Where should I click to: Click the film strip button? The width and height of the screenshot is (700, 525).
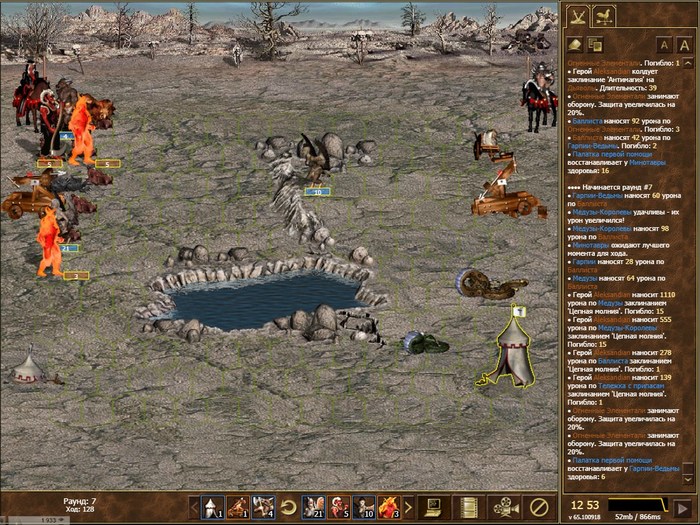[469, 506]
